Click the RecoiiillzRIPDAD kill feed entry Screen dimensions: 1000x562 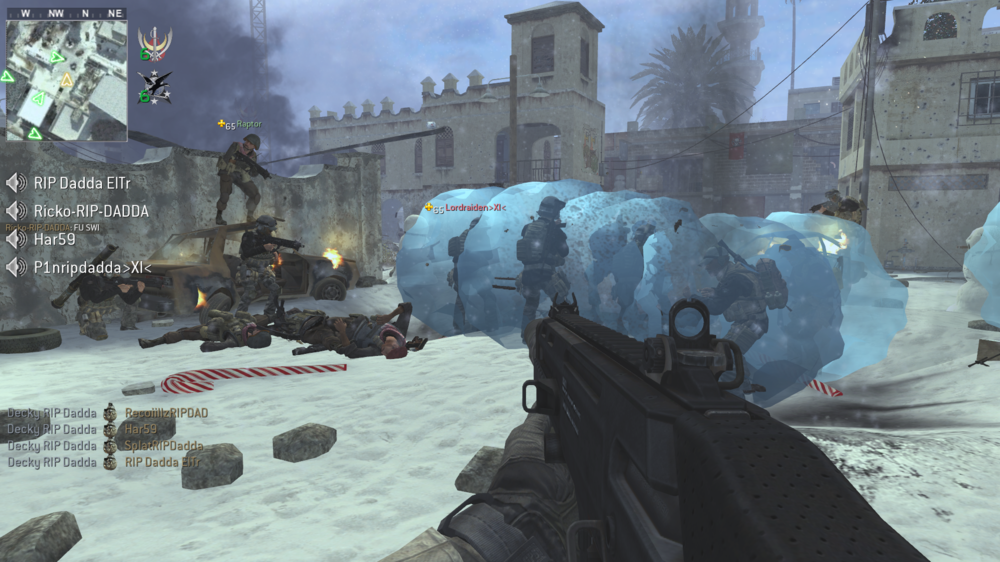click(x=165, y=412)
